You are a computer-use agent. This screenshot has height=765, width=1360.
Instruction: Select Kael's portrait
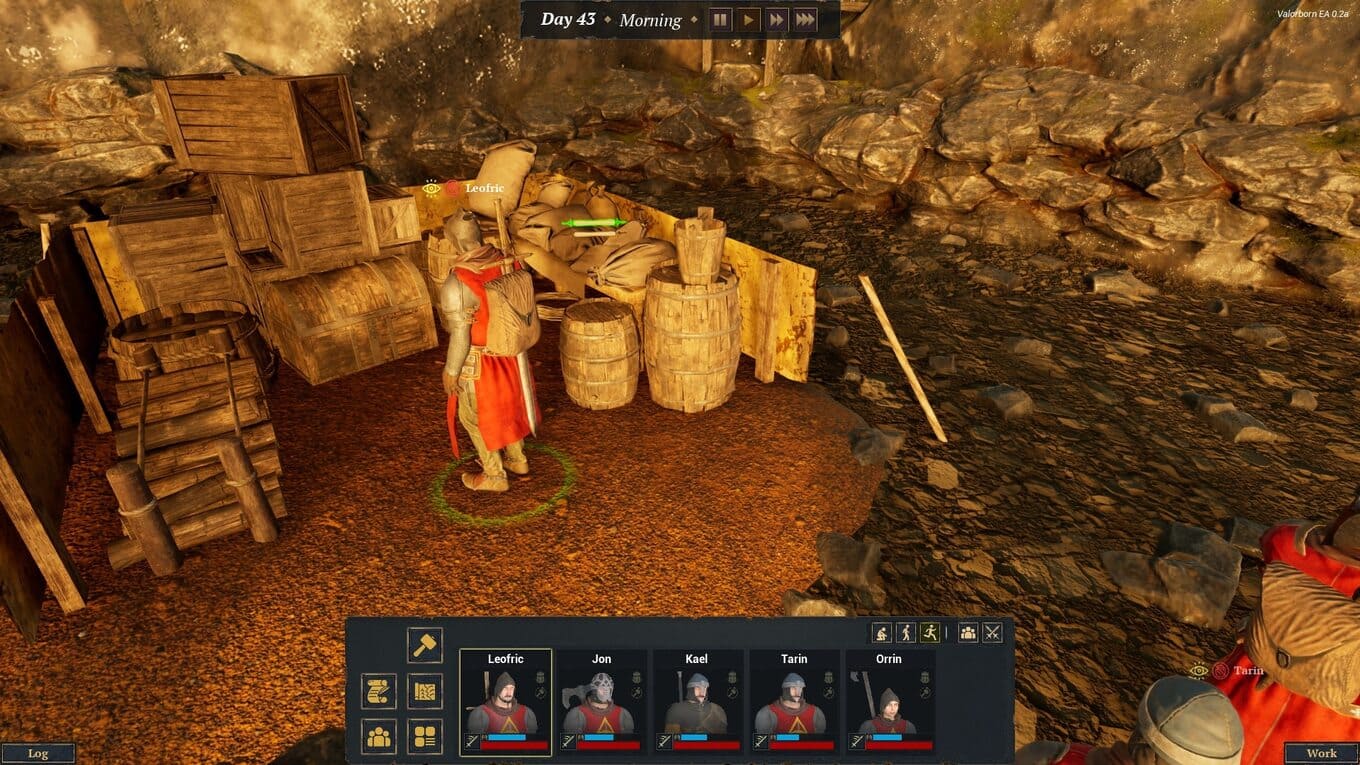697,702
